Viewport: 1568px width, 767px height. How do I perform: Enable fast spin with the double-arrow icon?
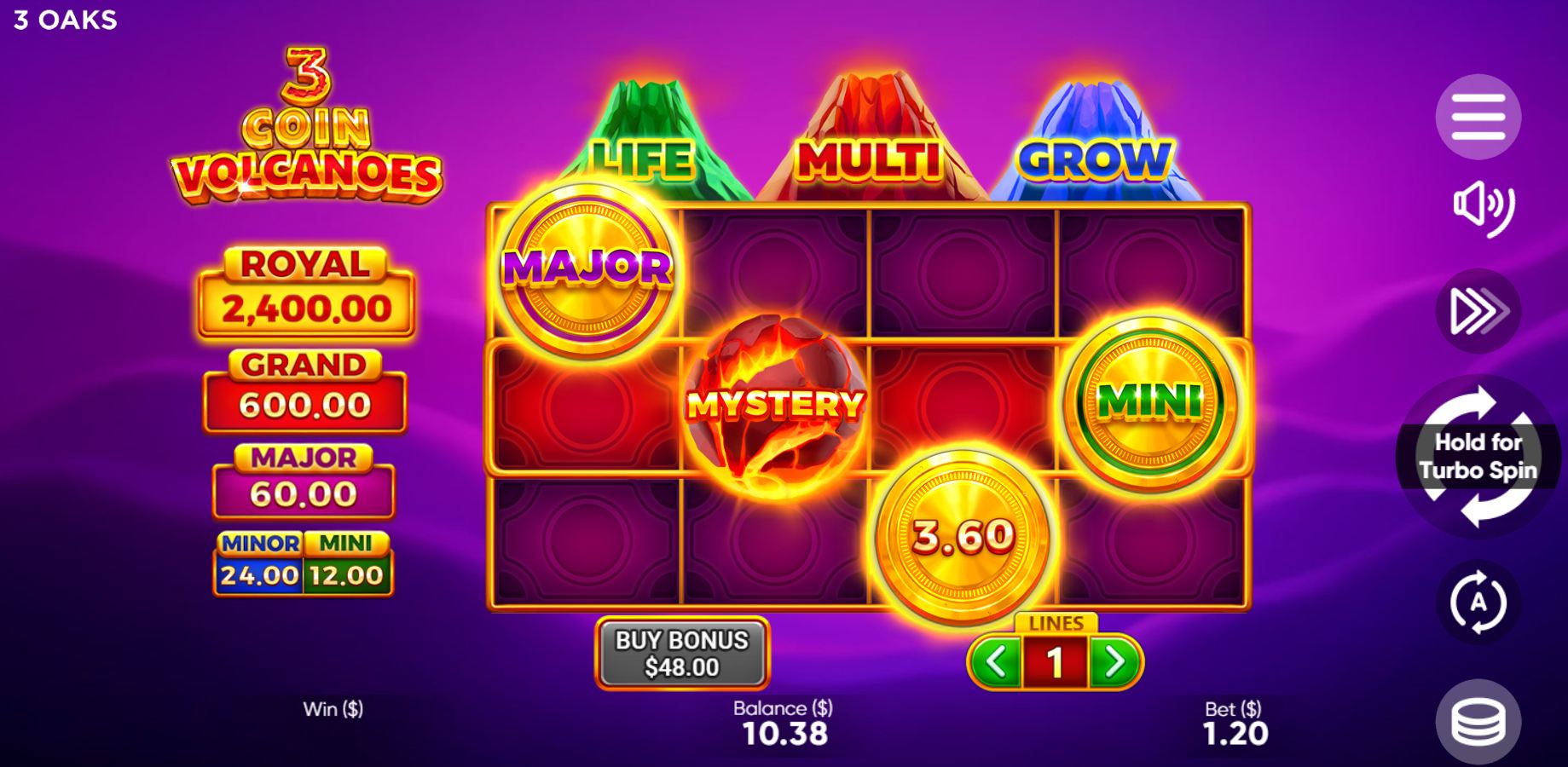[1478, 310]
